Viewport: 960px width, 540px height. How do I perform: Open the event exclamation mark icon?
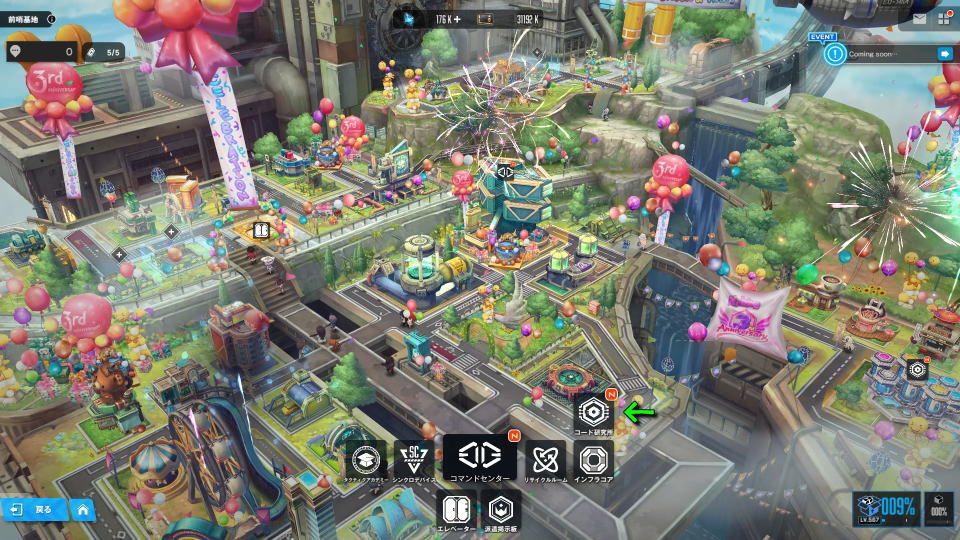click(x=835, y=54)
